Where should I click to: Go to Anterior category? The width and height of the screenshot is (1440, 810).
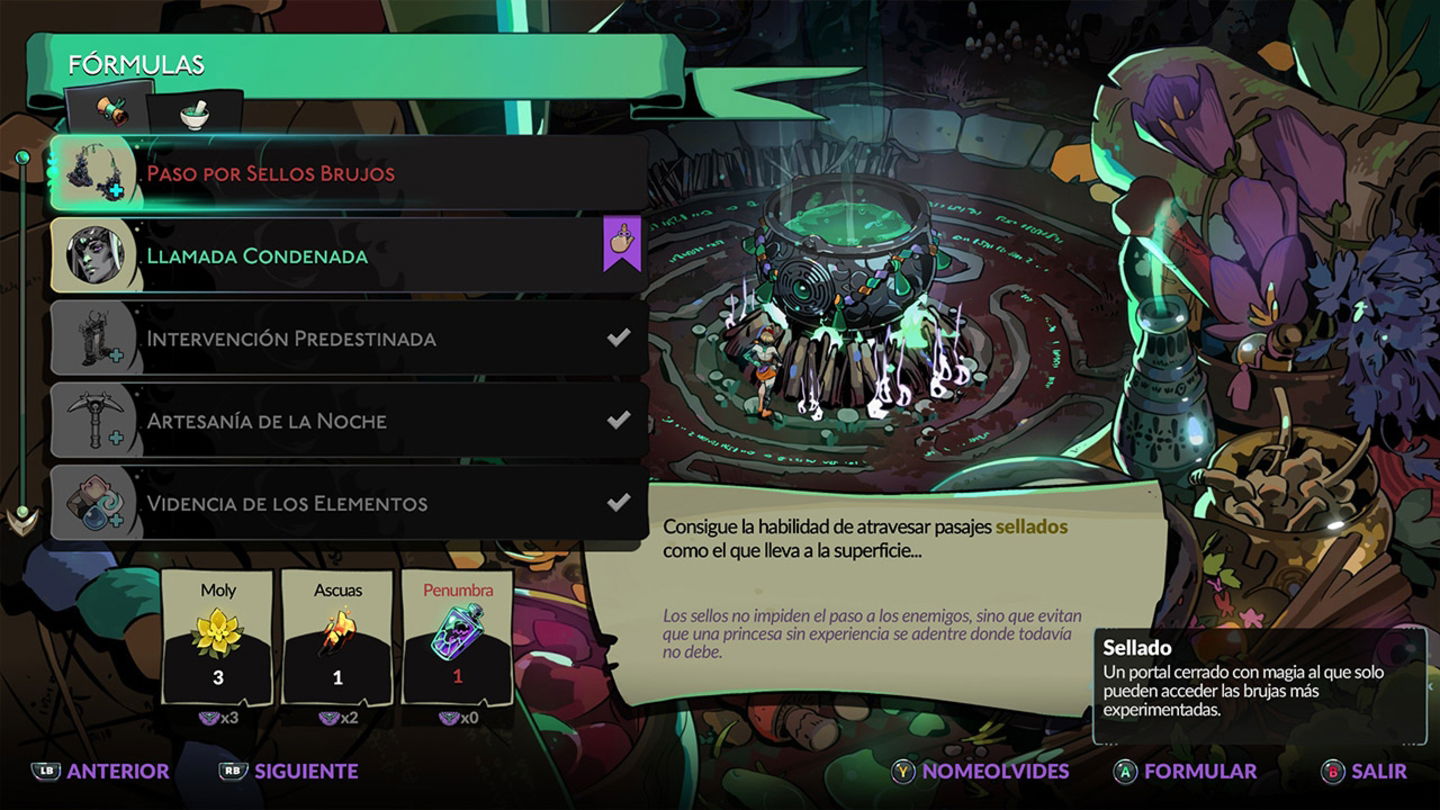click(101, 771)
